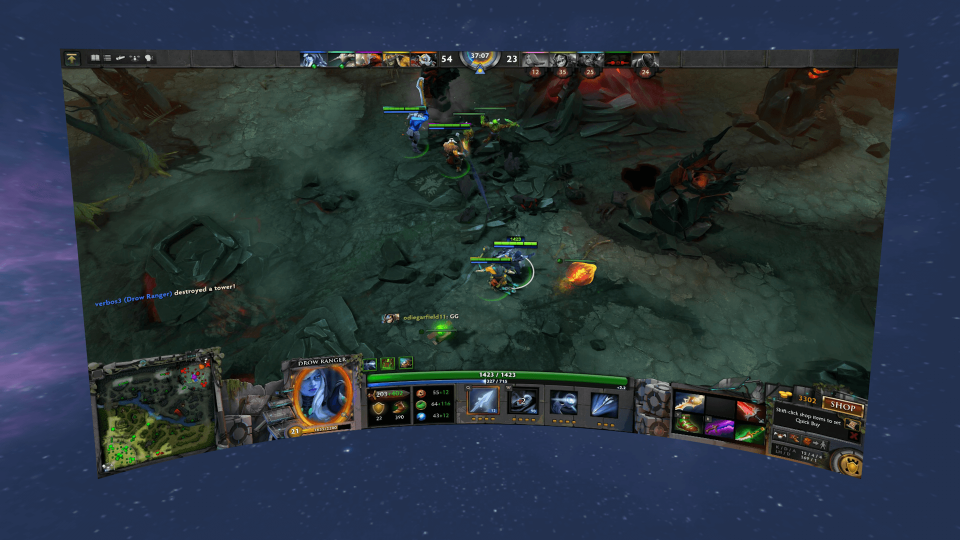
Task: Open the main menu button at top-left
Action: click(72, 59)
